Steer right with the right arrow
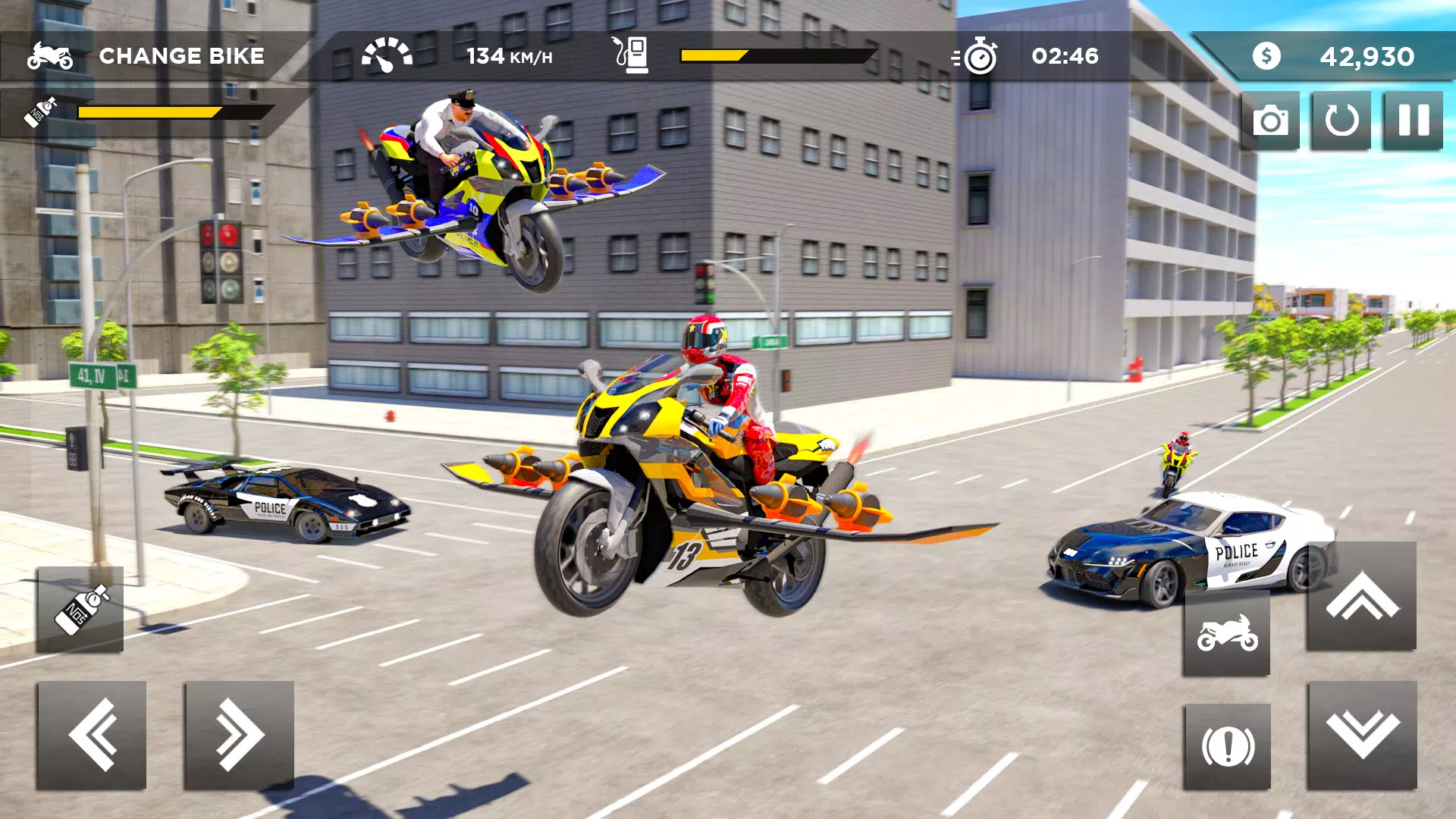The height and width of the screenshot is (819, 1456). point(239,734)
